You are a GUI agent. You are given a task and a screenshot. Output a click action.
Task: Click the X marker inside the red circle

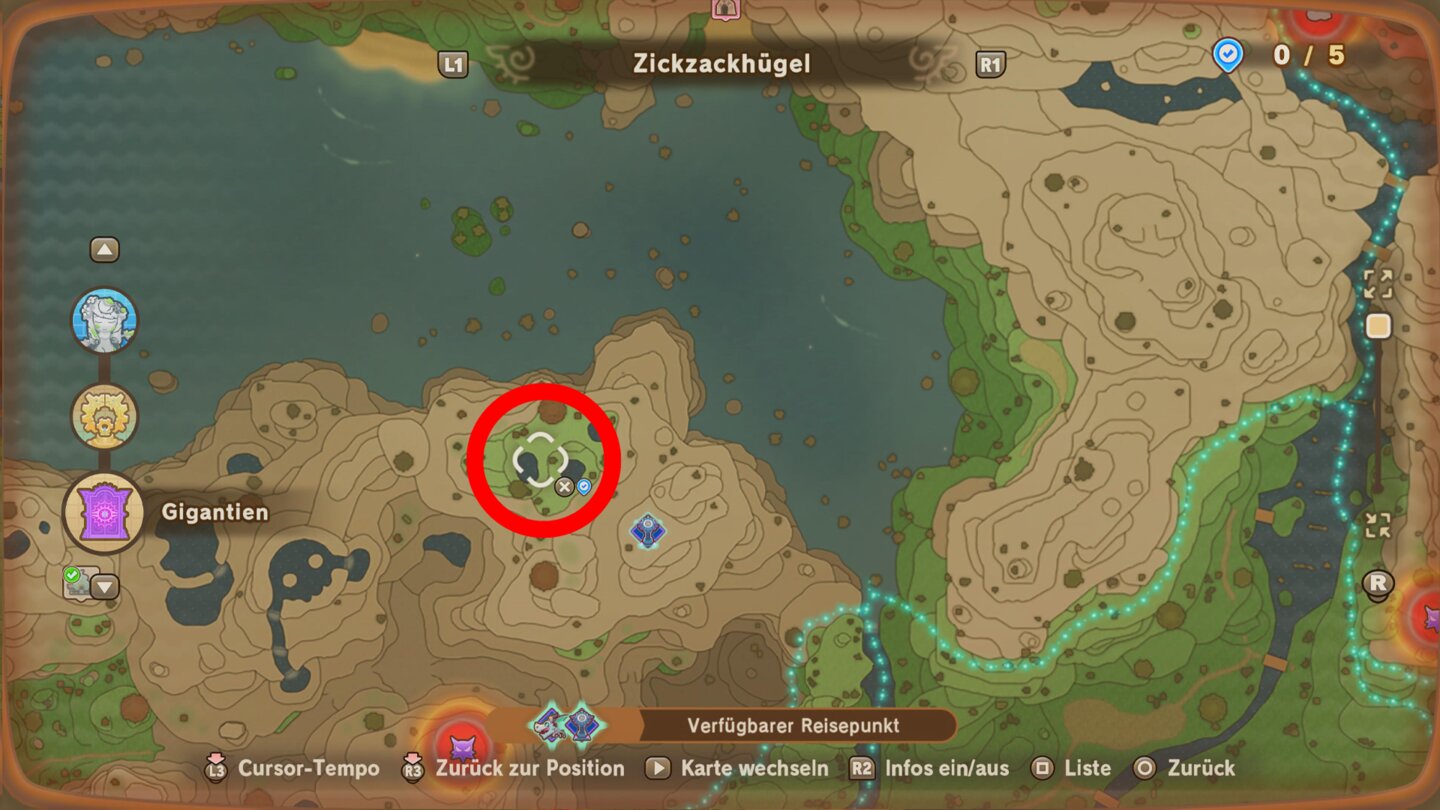click(x=564, y=487)
